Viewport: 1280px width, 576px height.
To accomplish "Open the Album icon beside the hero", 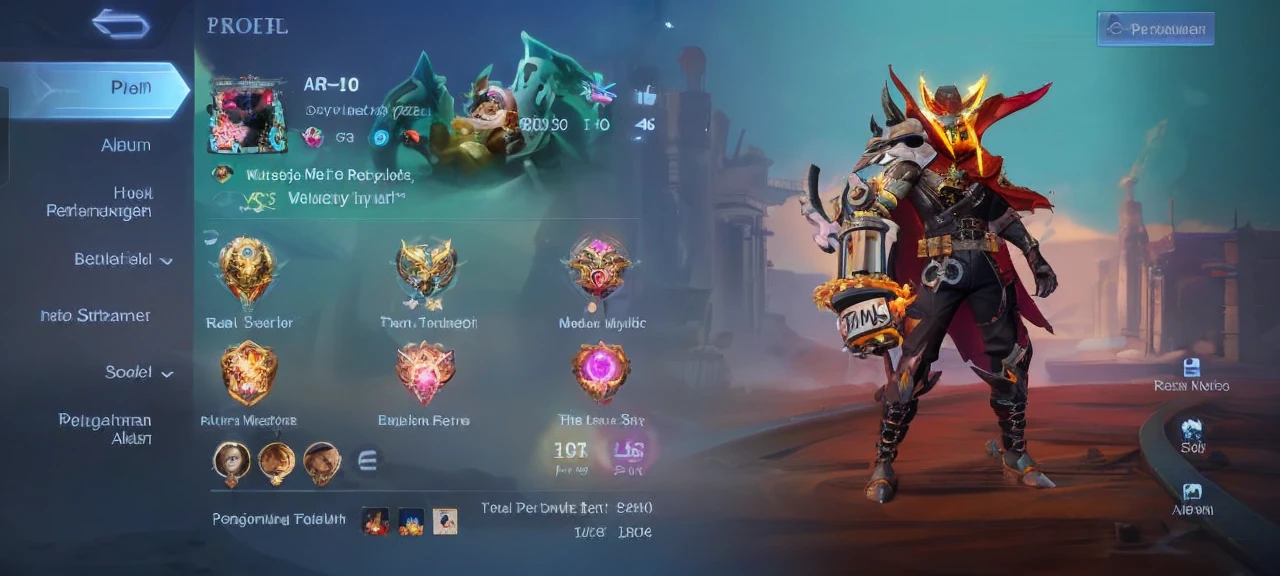I will tap(1192, 492).
